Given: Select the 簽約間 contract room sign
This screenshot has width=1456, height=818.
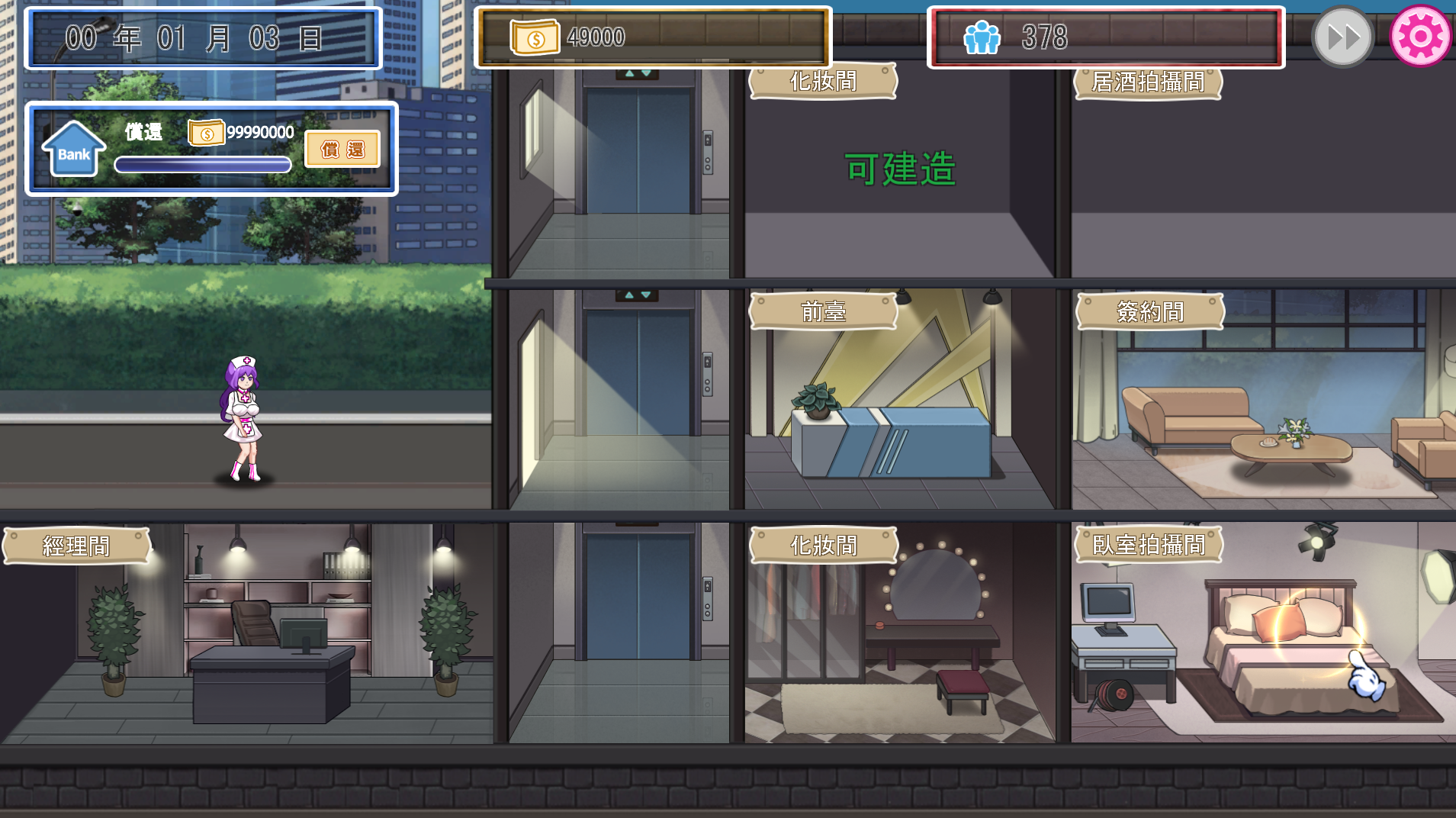Looking at the screenshot, I should 1148,311.
